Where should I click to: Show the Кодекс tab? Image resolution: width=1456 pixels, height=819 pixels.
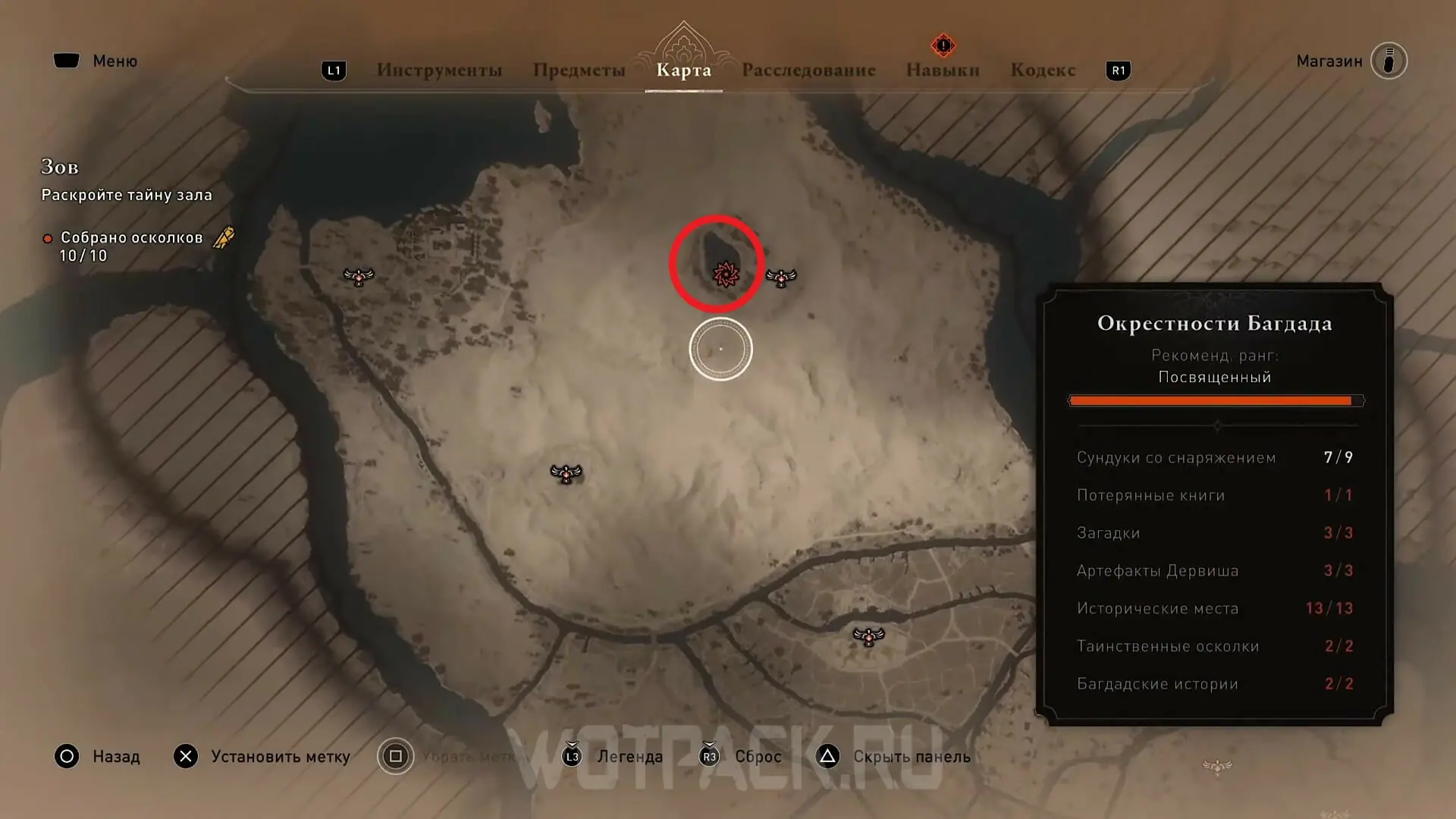tap(1043, 71)
